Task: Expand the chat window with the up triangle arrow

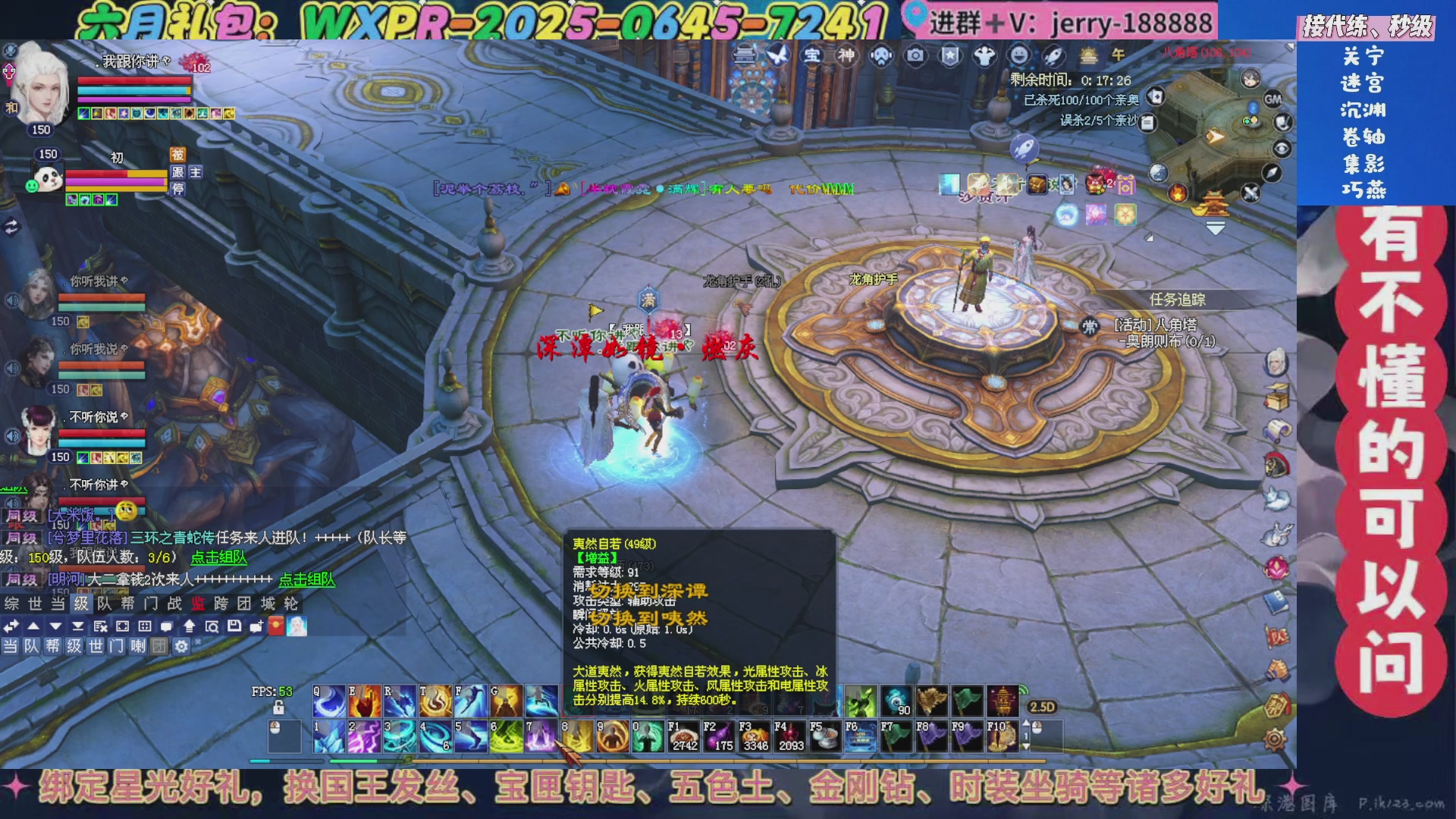Action: point(33,626)
